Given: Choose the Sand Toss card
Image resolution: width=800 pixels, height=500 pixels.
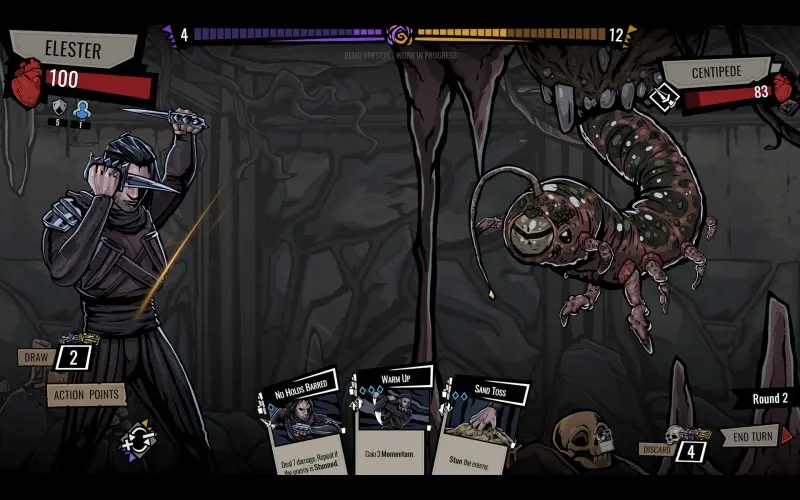Looking at the screenshot, I should [x=476, y=425].
